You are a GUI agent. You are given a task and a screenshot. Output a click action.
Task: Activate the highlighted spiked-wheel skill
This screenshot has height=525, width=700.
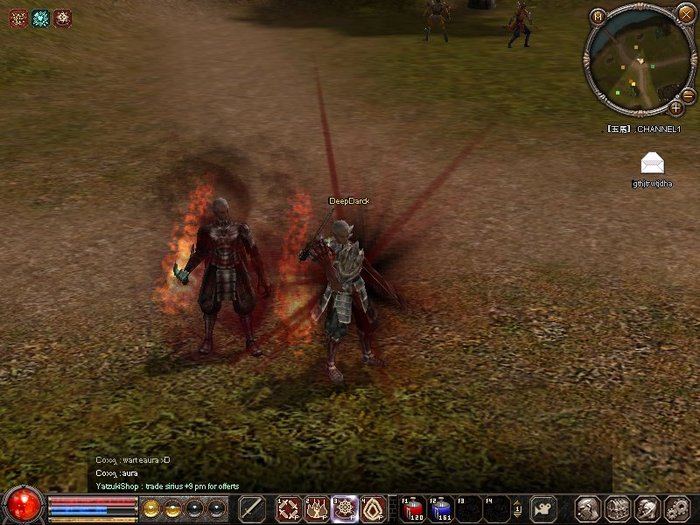tap(345, 507)
